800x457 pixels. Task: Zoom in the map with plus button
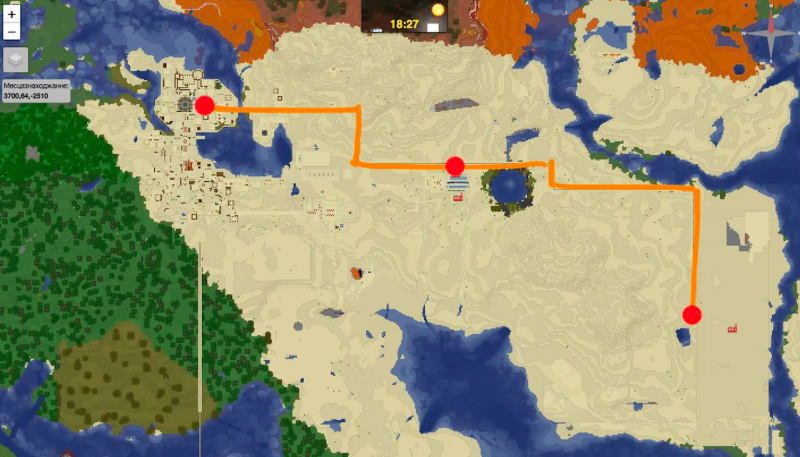(11, 15)
